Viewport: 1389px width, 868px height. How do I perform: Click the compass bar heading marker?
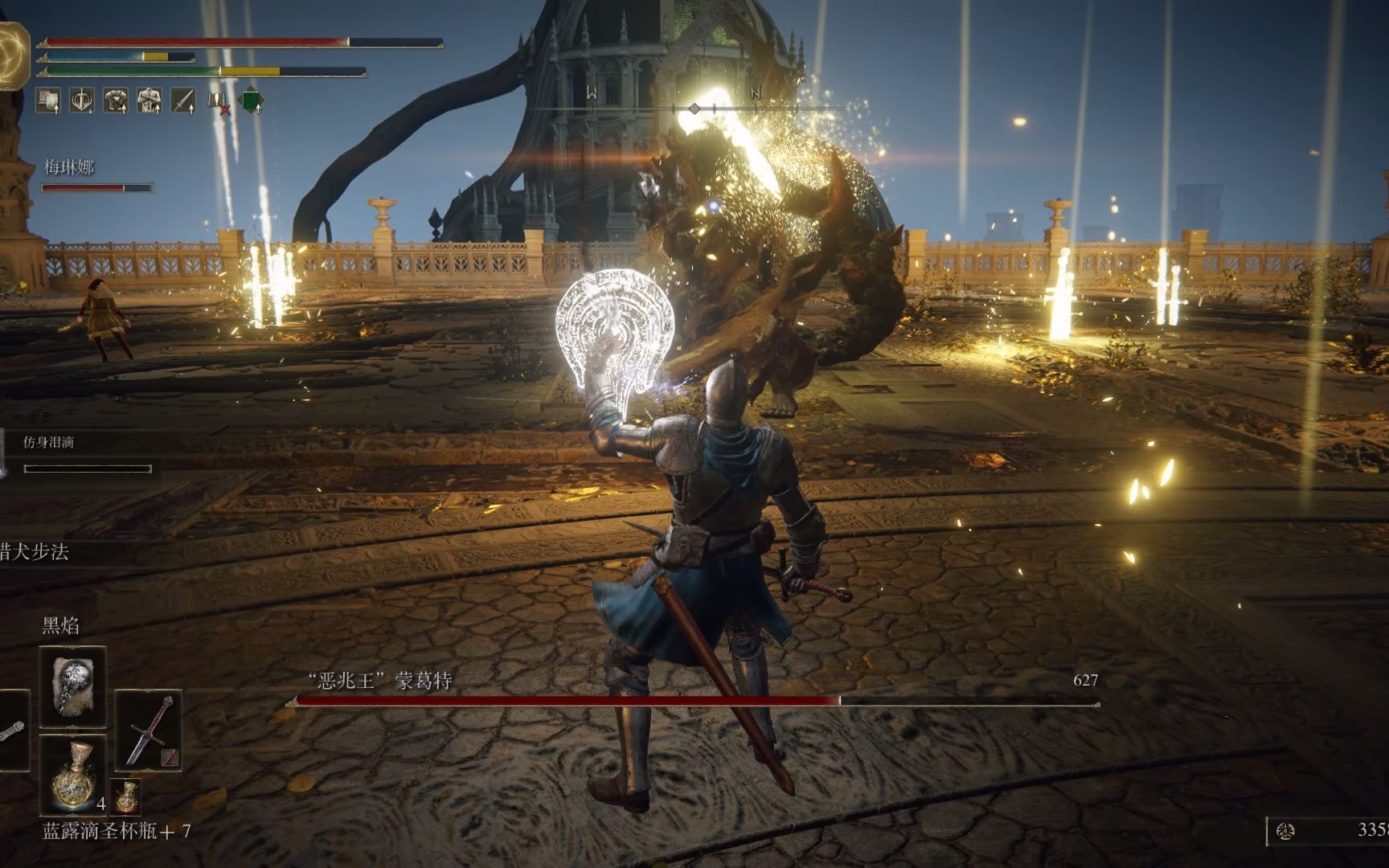pos(695,108)
